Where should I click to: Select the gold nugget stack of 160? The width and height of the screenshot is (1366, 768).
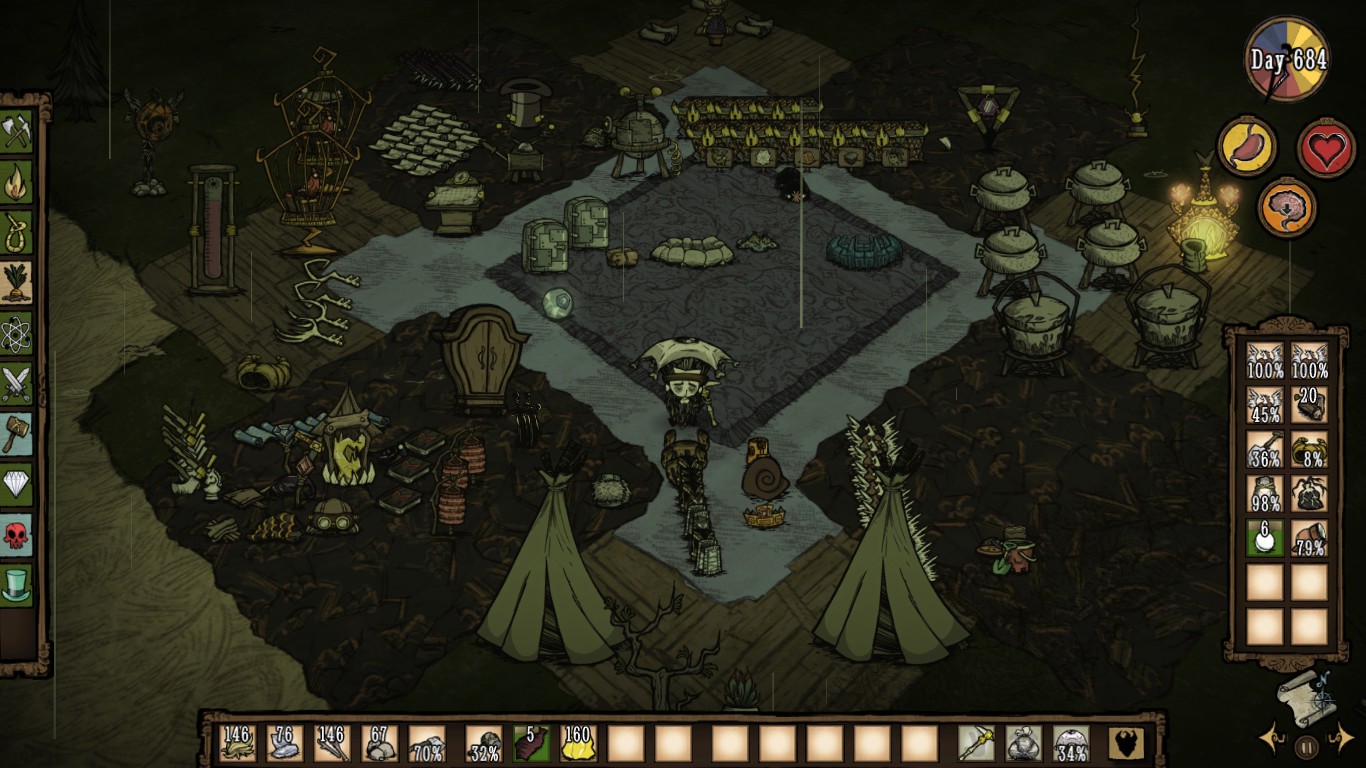pos(578,743)
